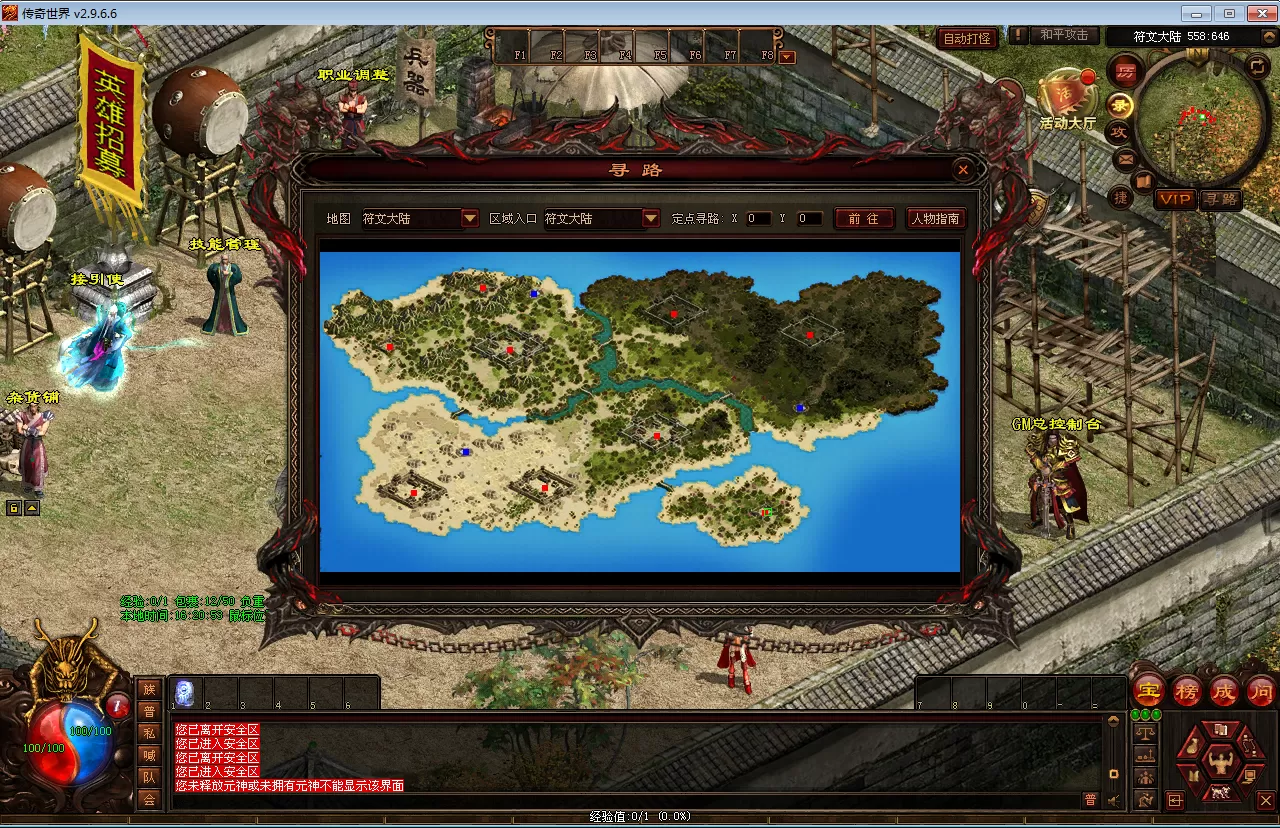This screenshot has height=828, width=1280.
Task: Open the 活动大厅 activity hall
Action: 1067,100
